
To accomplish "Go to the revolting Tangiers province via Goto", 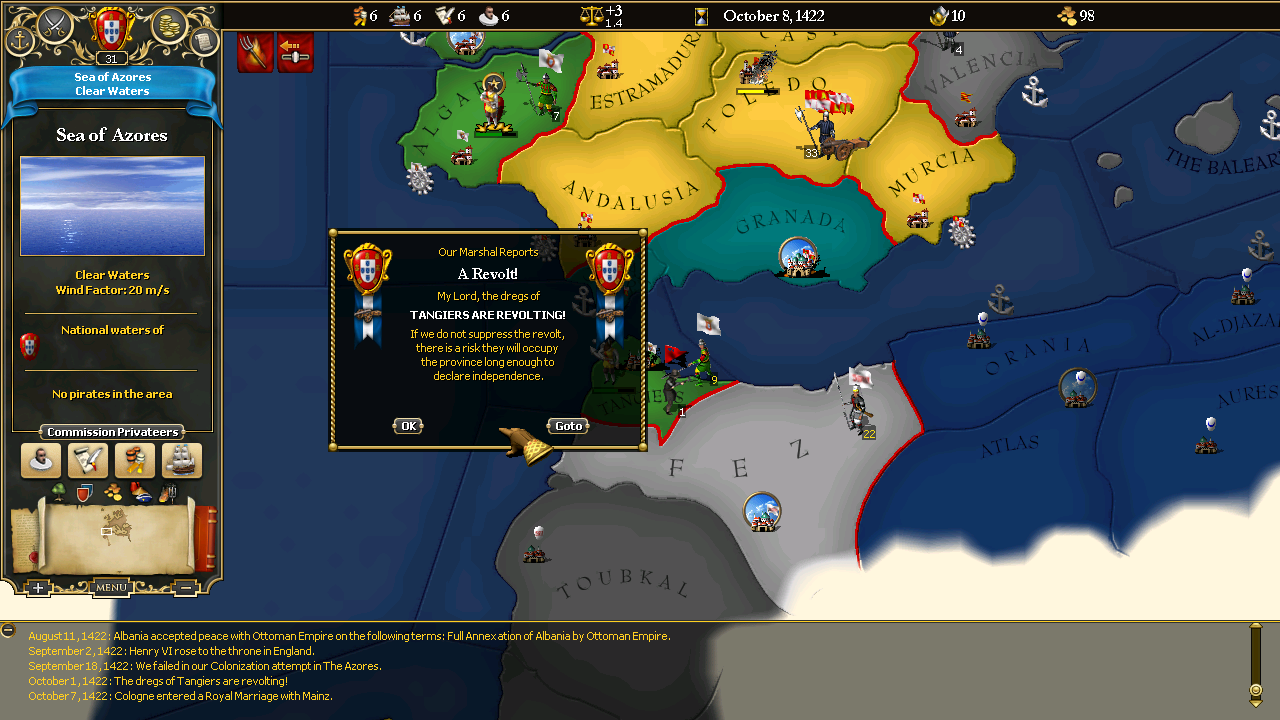I will pyautogui.click(x=568, y=426).
